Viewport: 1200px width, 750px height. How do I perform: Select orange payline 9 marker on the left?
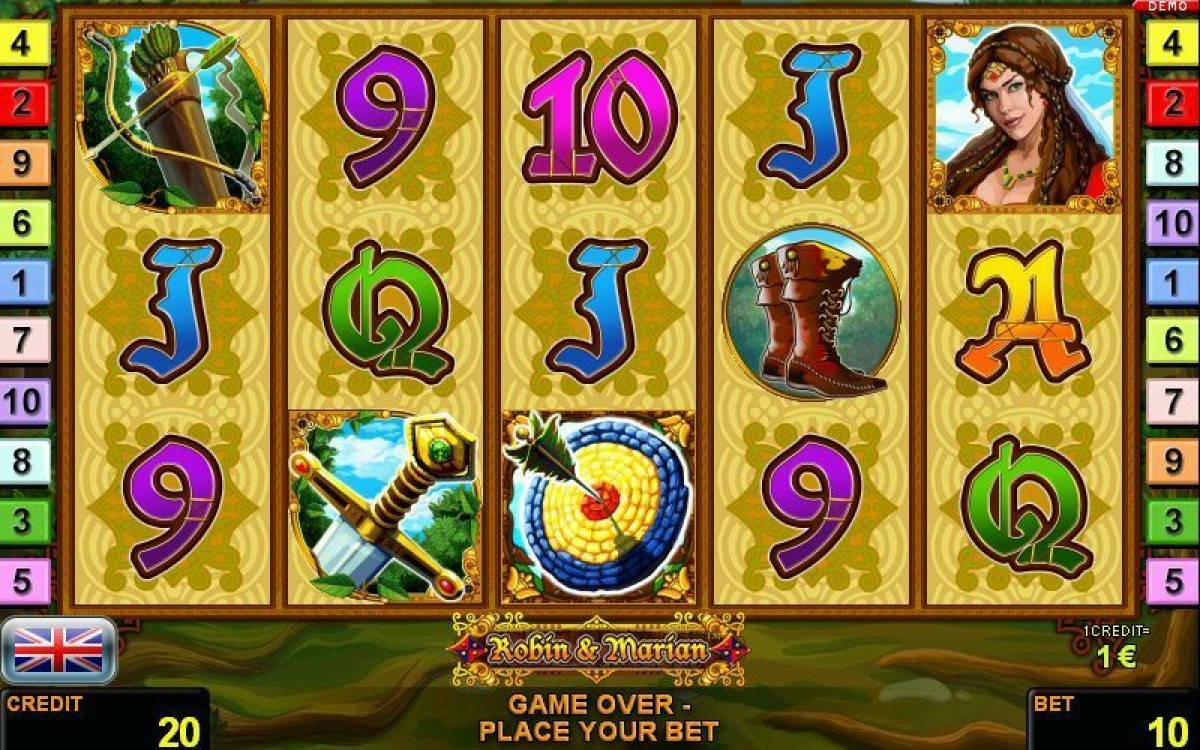[x=24, y=163]
